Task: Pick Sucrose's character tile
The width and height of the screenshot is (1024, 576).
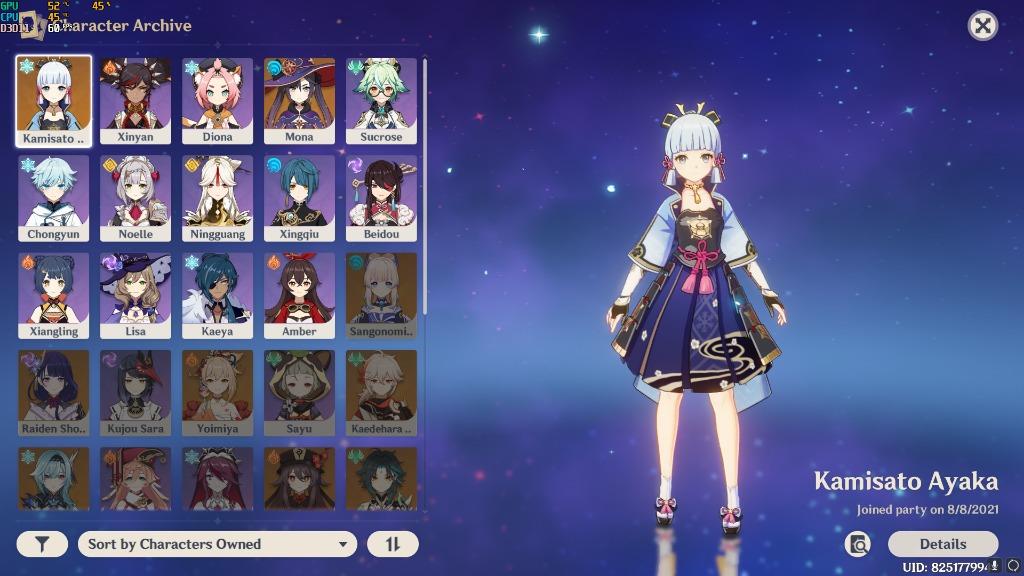Action: click(381, 100)
